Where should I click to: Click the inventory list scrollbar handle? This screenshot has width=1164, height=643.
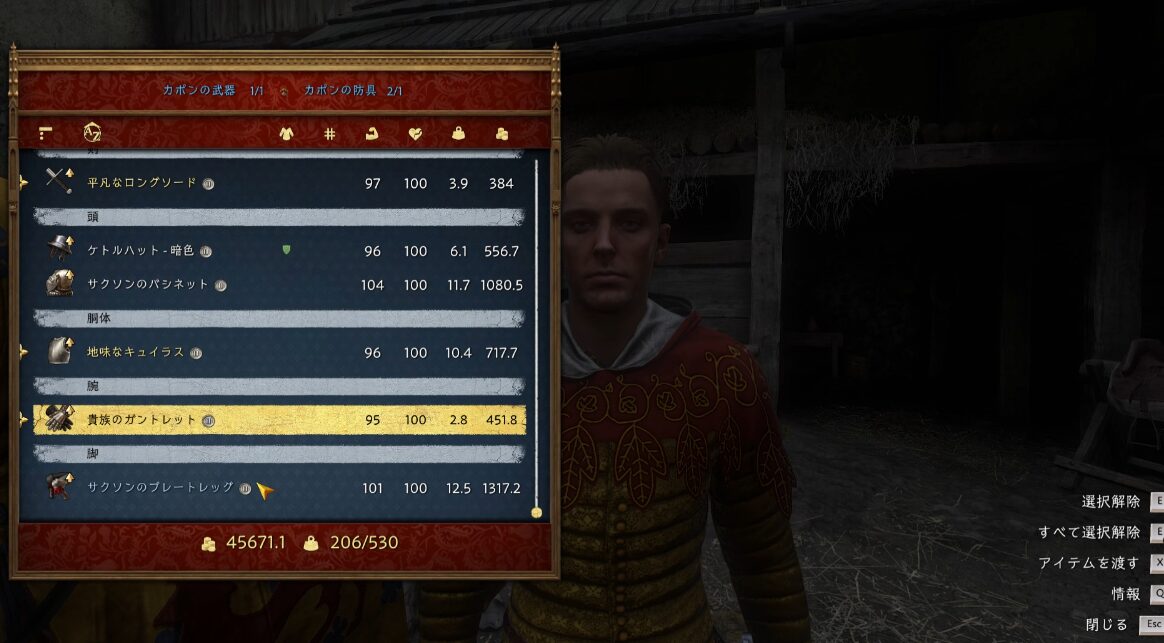point(536,512)
